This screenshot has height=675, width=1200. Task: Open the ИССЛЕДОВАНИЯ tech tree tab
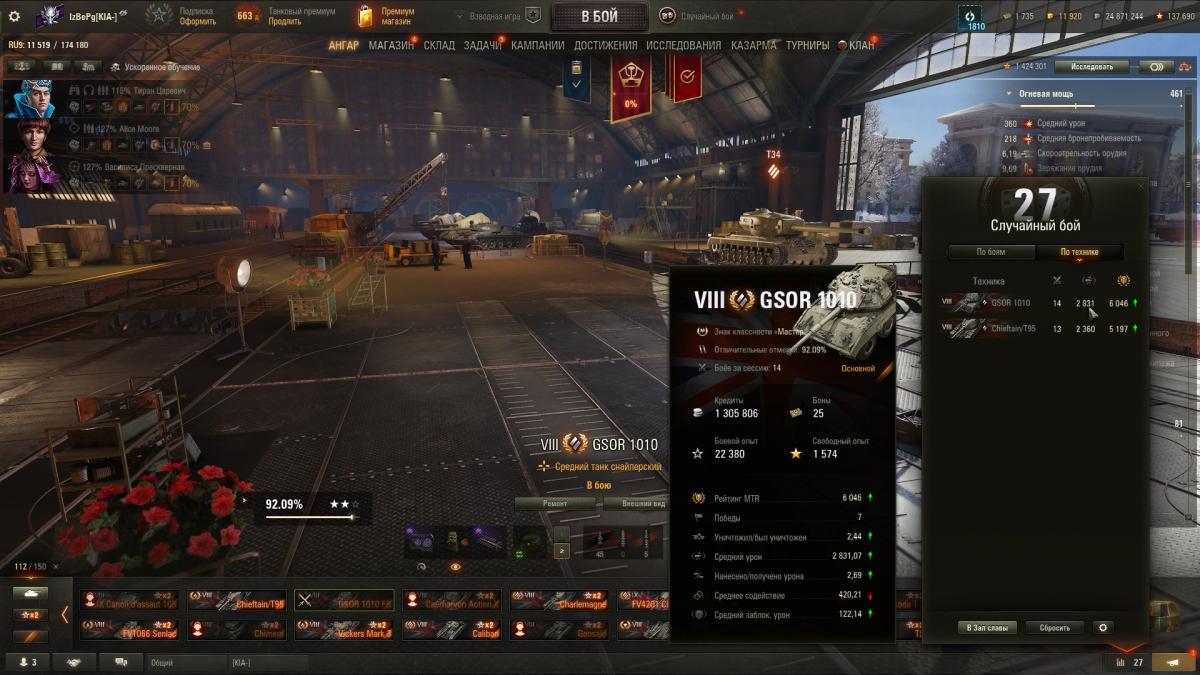pos(683,45)
